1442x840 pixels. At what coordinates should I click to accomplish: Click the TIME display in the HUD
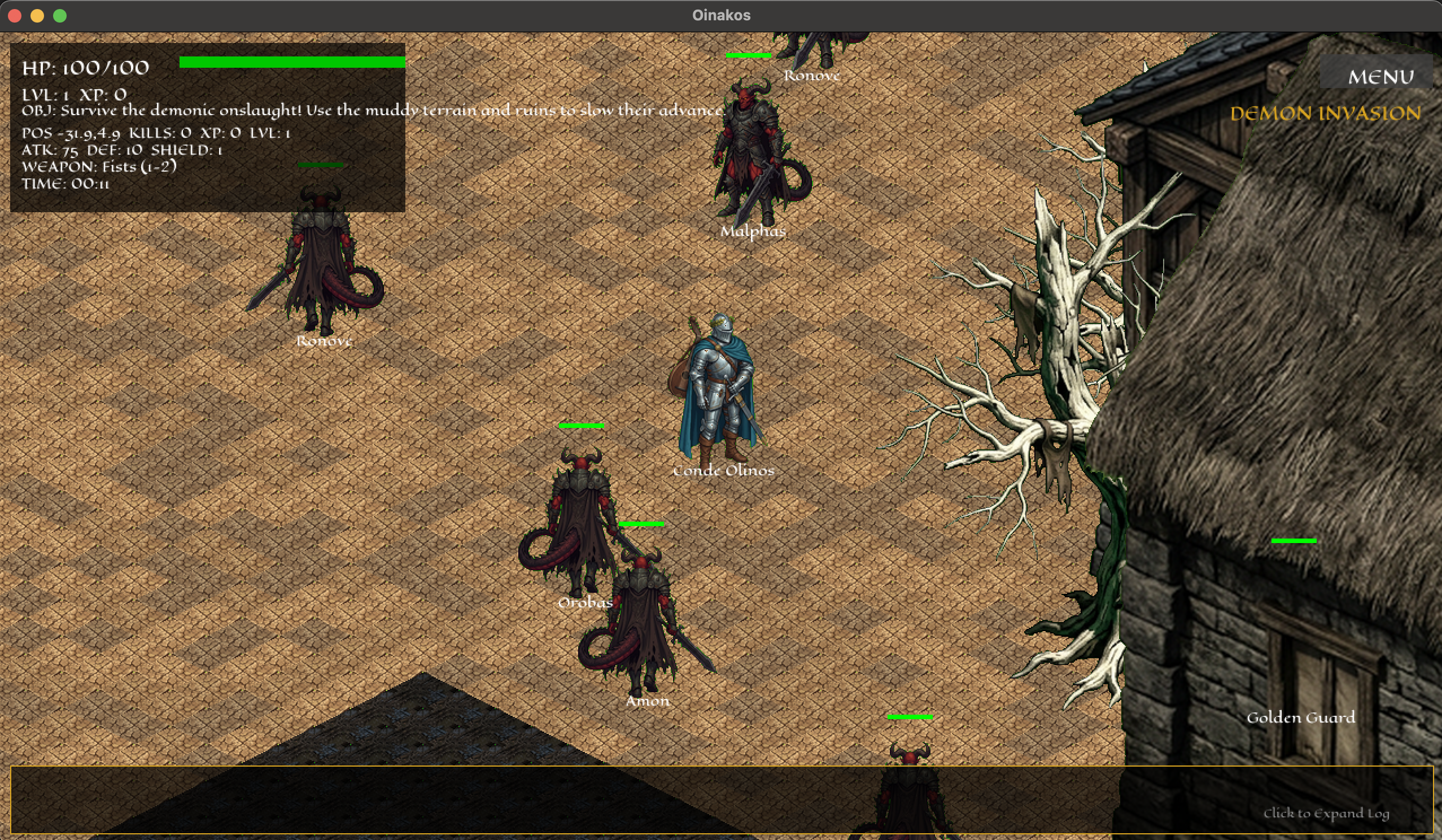click(x=68, y=183)
